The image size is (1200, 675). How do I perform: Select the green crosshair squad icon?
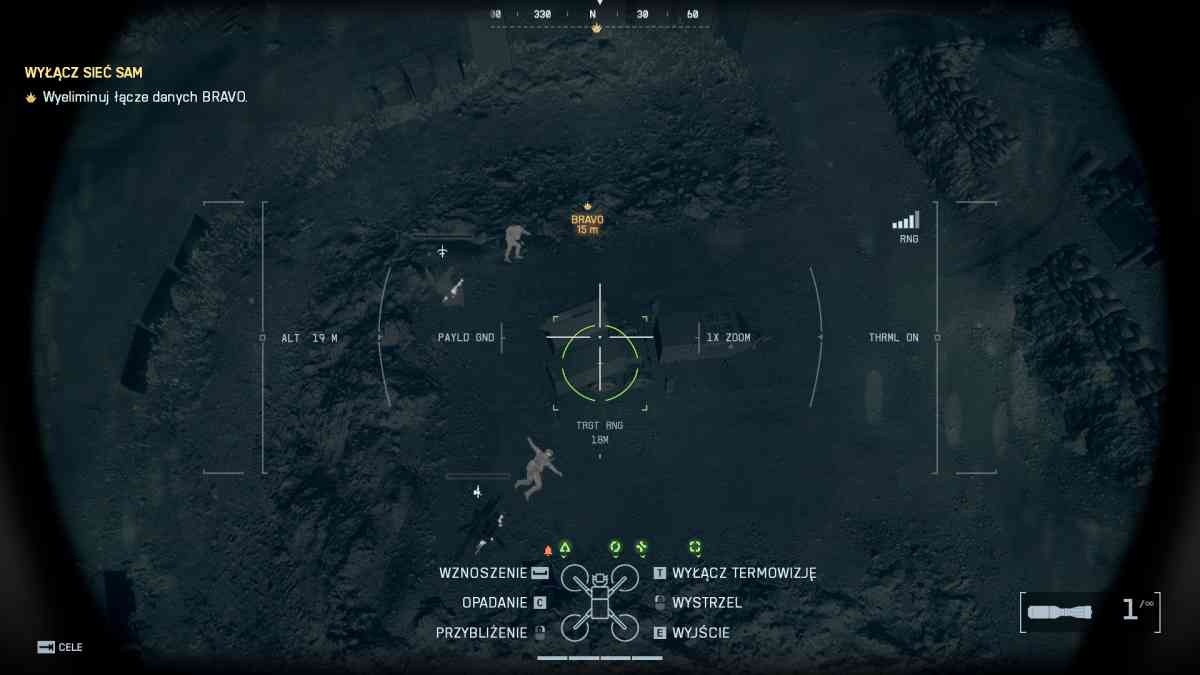click(694, 547)
